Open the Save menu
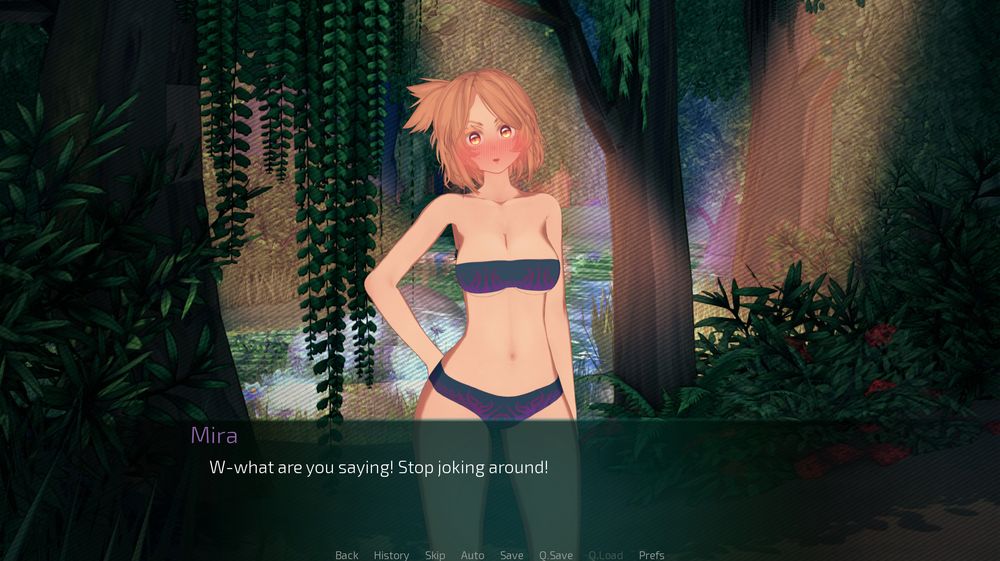Screen dimensions: 1000x561 (511, 555)
